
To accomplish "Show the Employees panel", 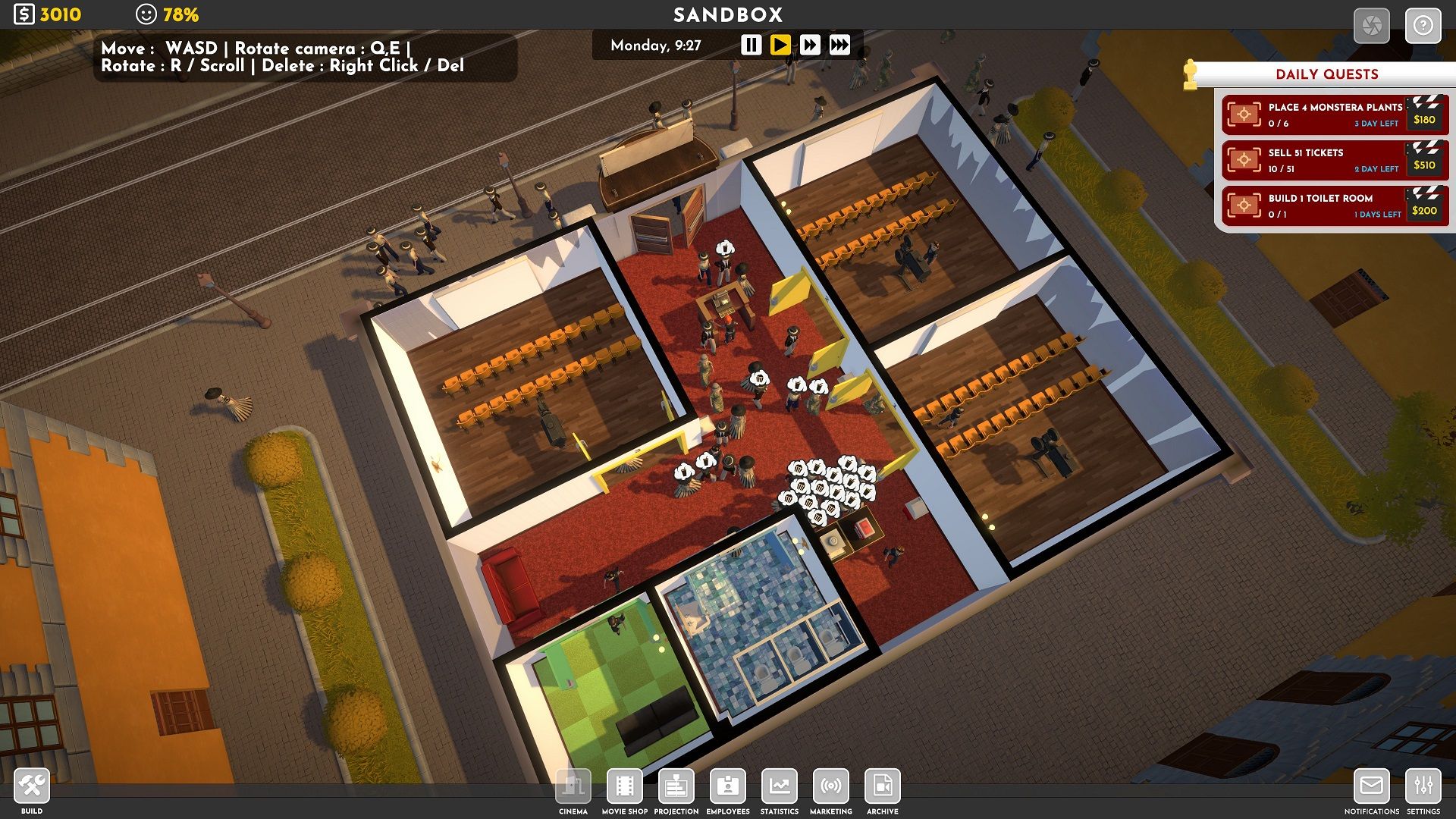I will tap(728, 786).
